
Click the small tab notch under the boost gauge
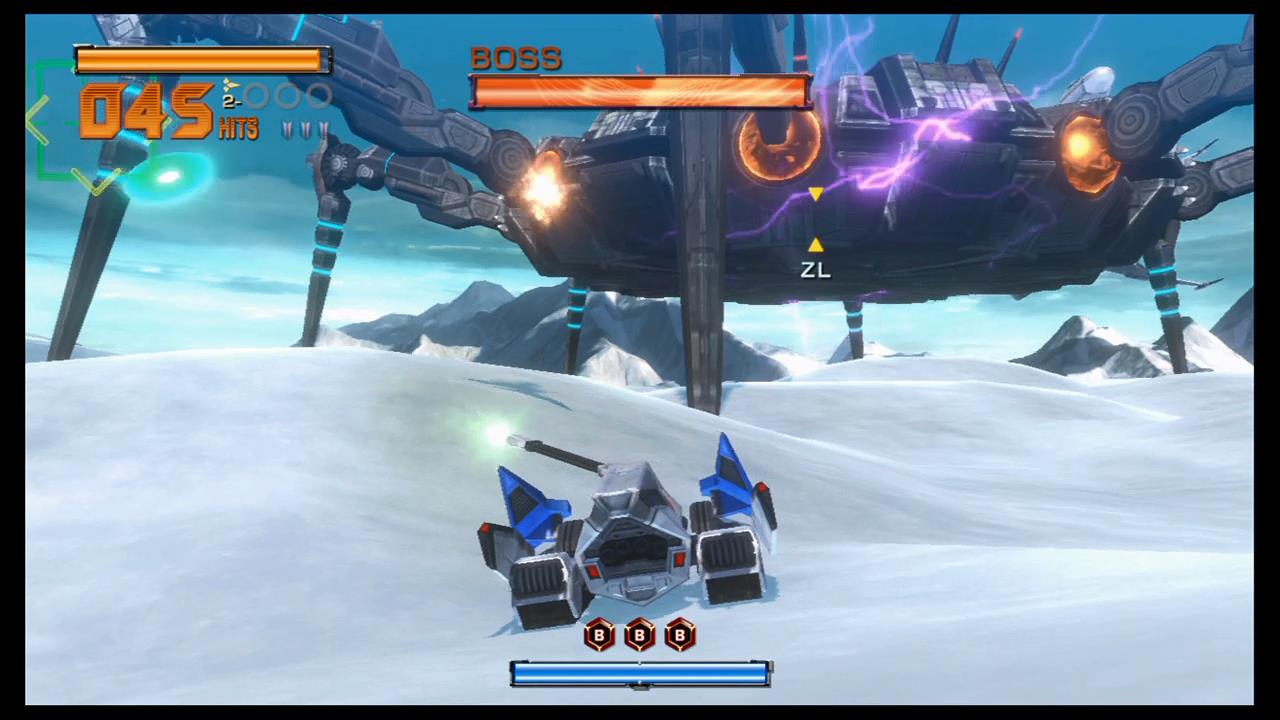(640, 690)
